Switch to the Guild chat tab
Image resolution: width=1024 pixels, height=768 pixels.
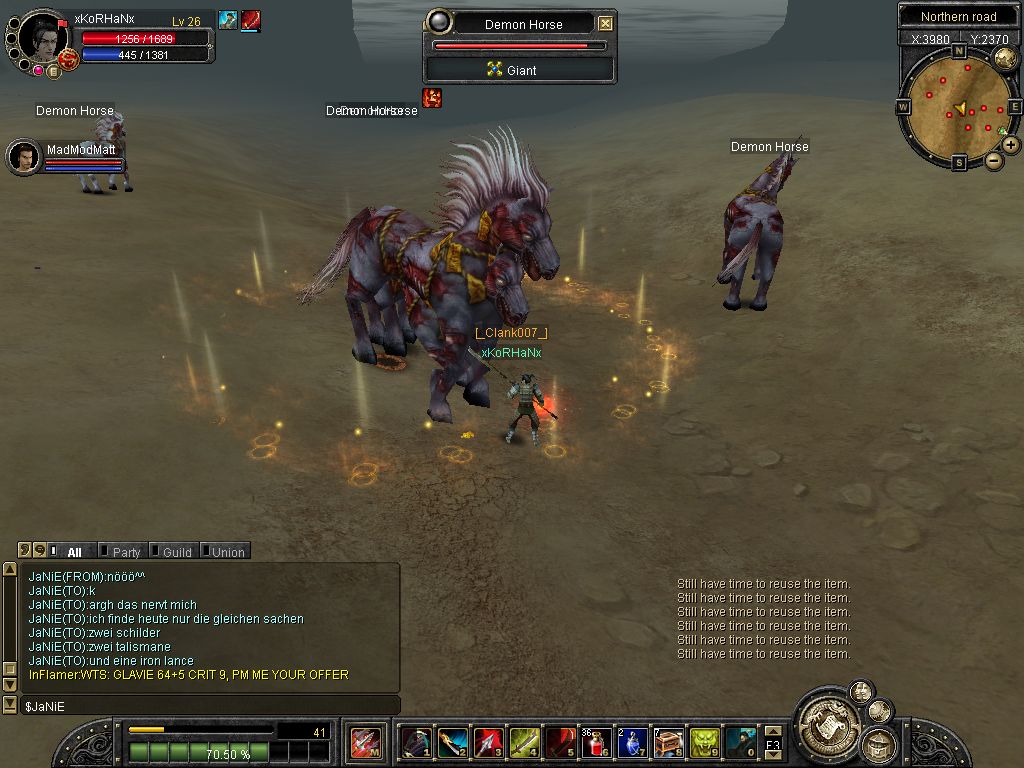pyautogui.click(x=177, y=552)
